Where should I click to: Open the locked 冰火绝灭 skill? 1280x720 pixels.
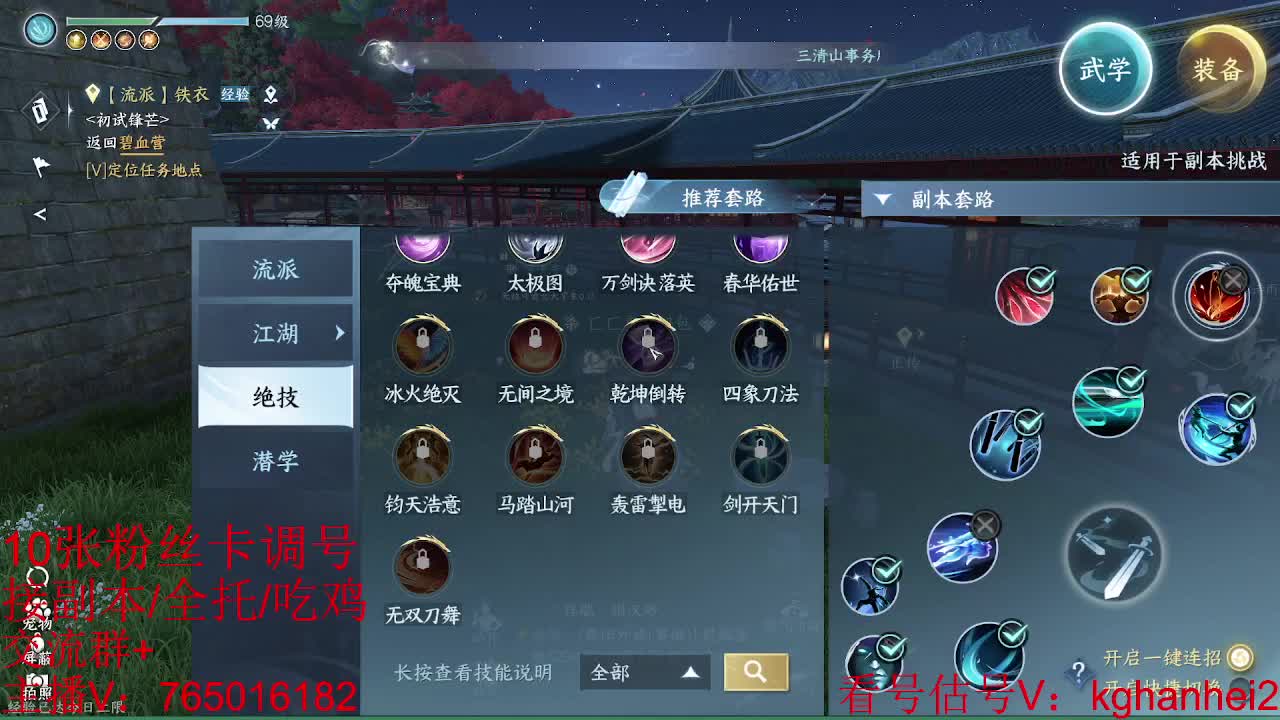421,347
